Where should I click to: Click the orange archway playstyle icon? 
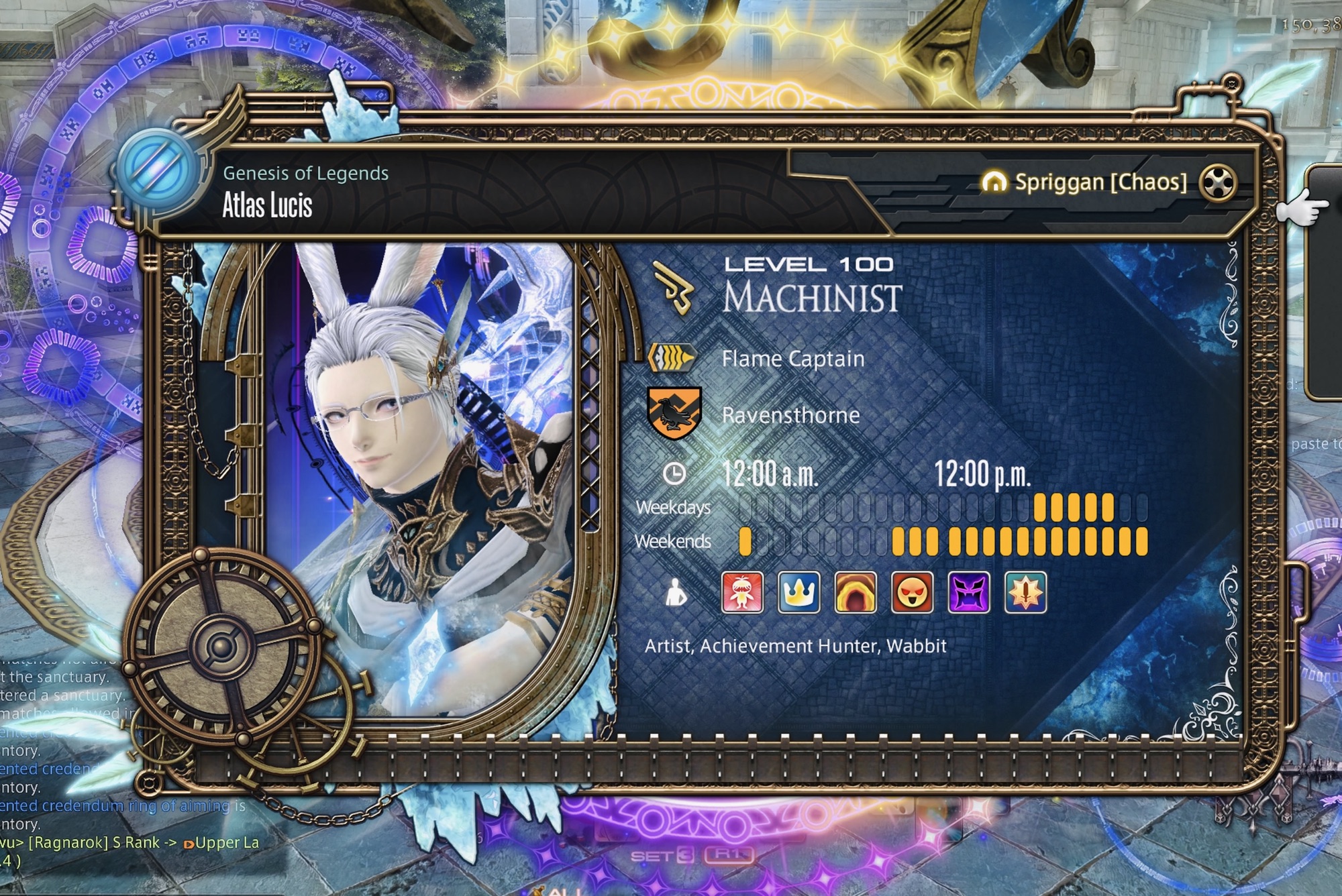point(856,592)
